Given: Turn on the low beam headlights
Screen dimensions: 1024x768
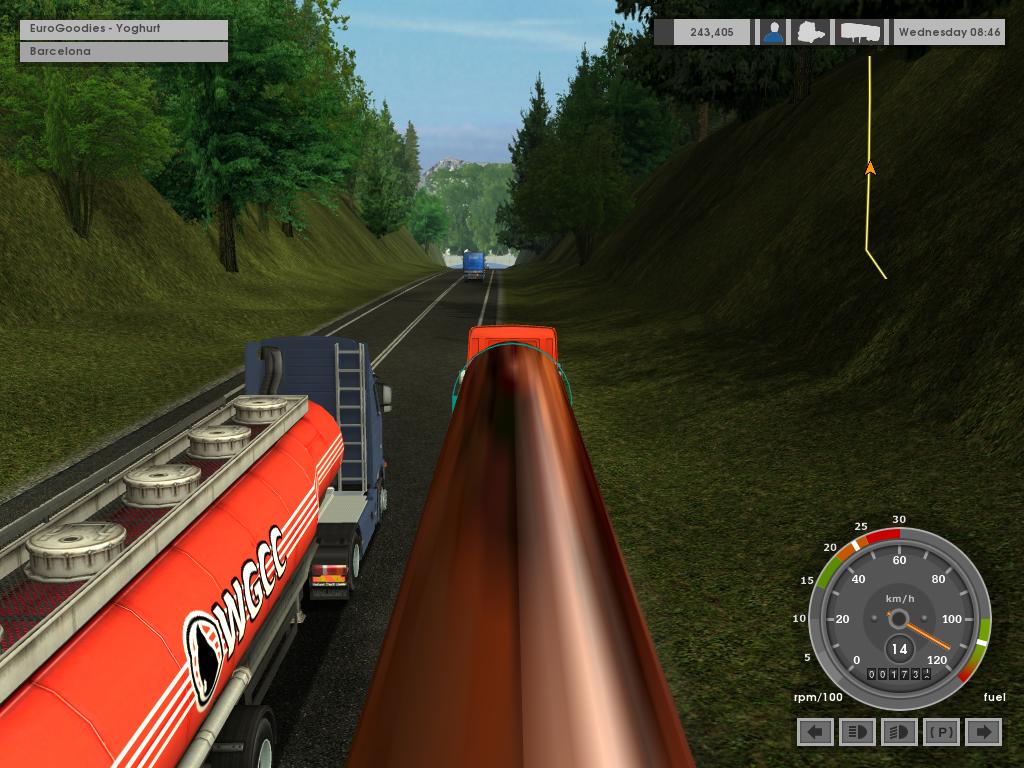Looking at the screenshot, I should [x=899, y=732].
